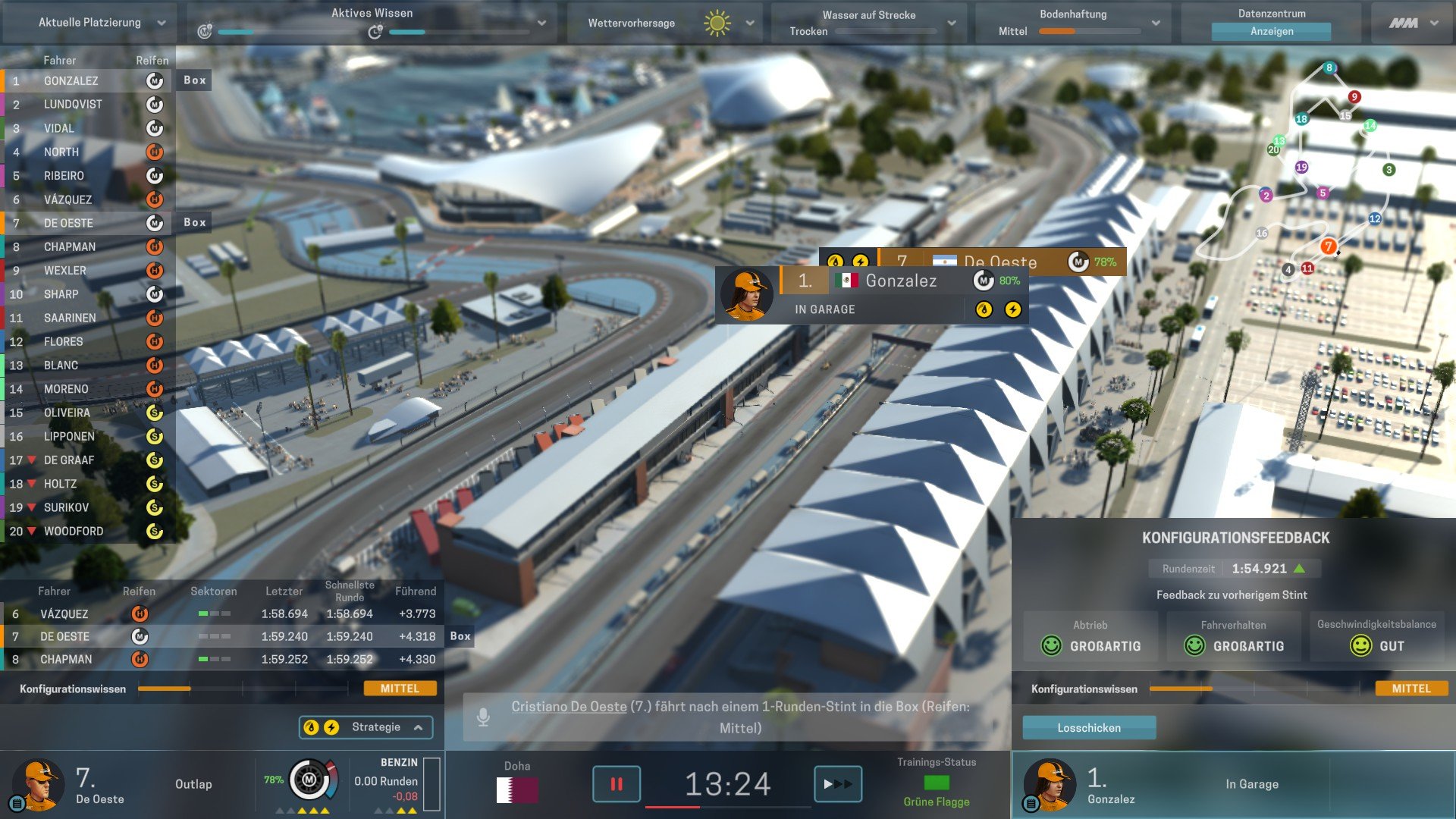The height and width of the screenshot is (819, 1456).
Task: Open the Strategie dropdown
Action: [x=366, y=727]
